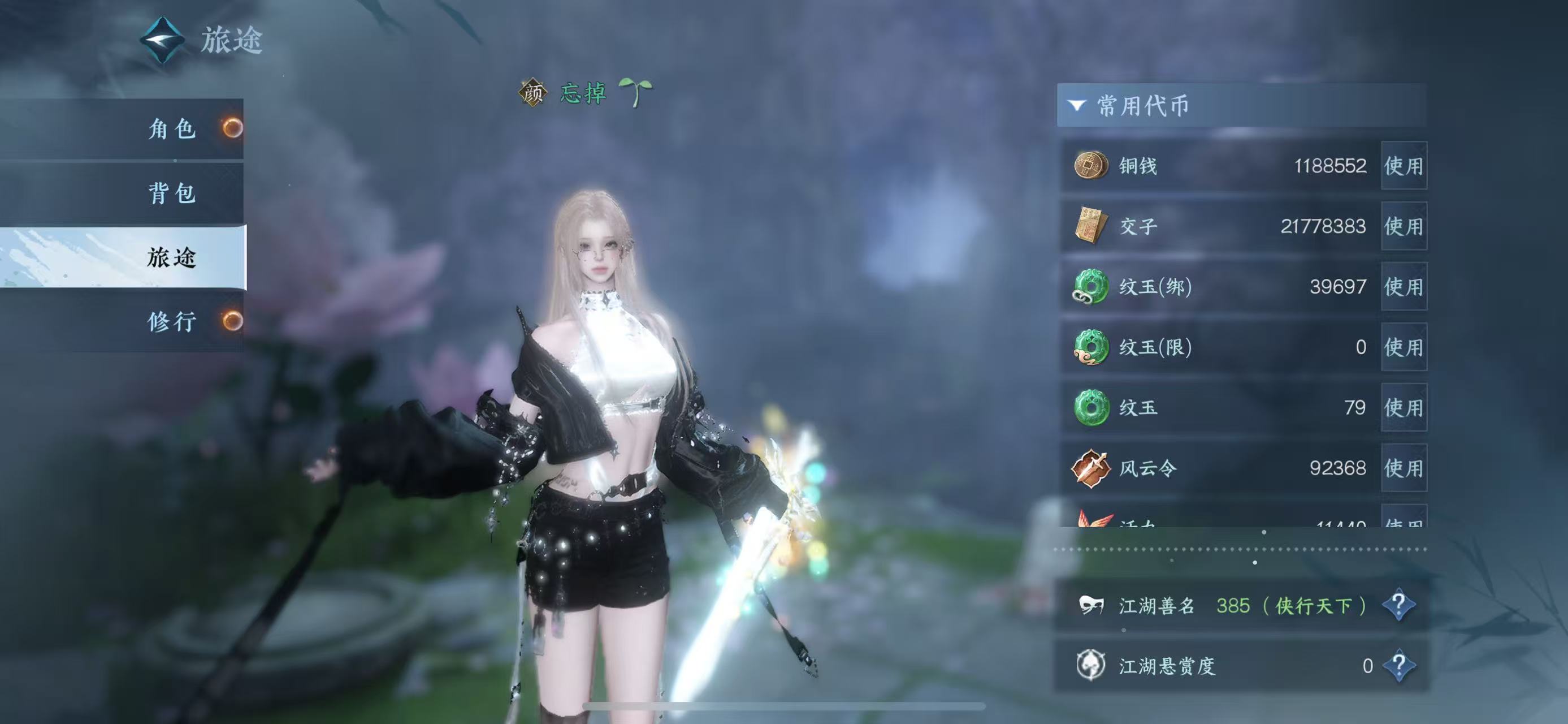1568x724 pixels.
Task: Click the 旅途 diamond icon at top-left
Action: [x=162, y=40]
